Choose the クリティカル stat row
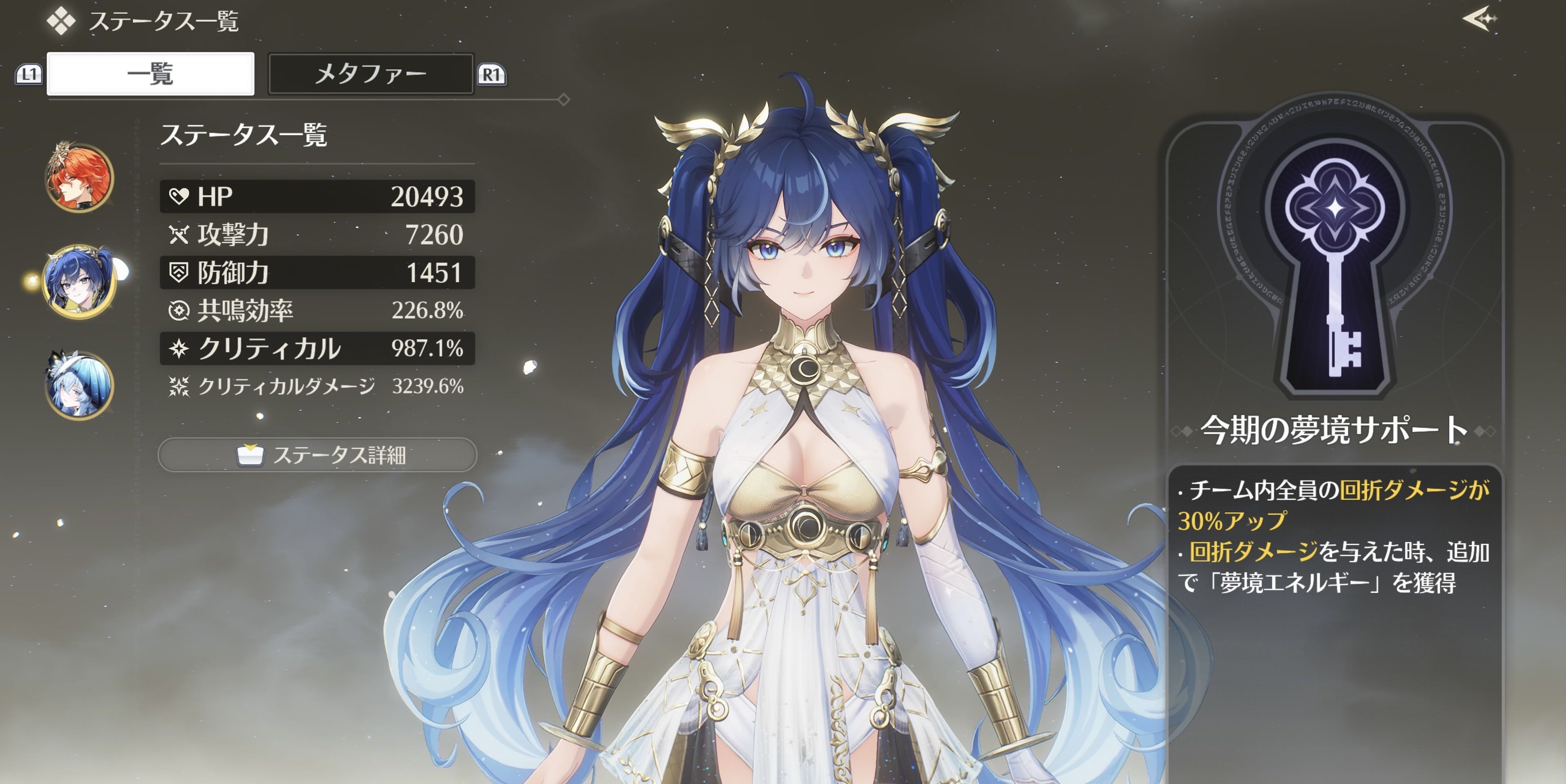The height and width of the screenshot is (784, 1566). click(x=317, y=349)
